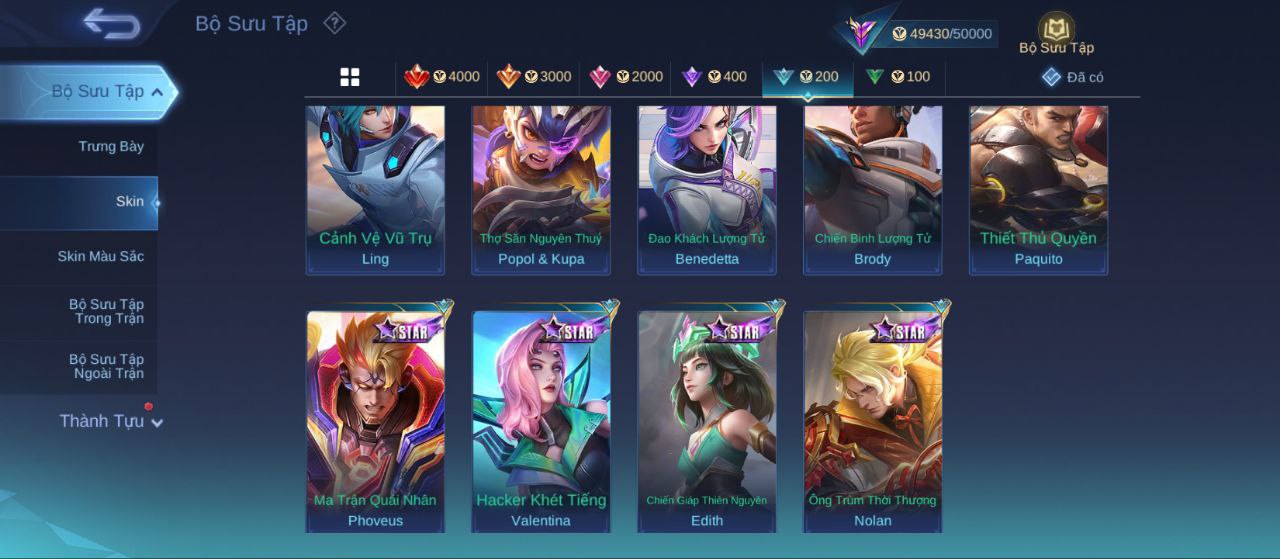This screenshot has height=559, width=1280.
Task: Toggle the Đã có owned filter
Action: (1073, 77)
